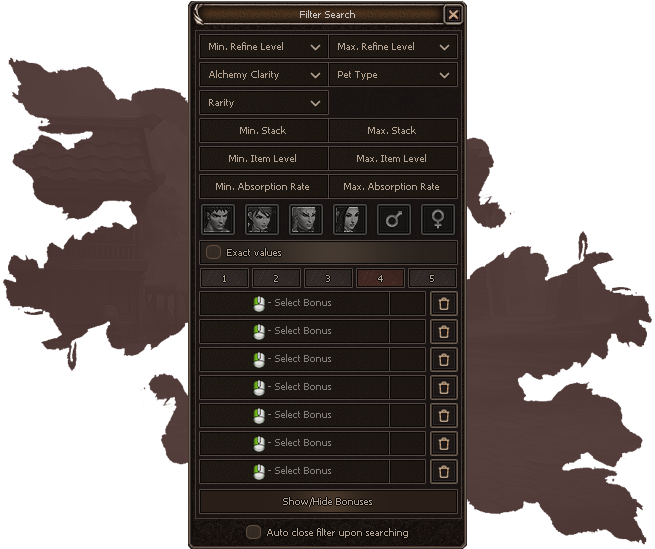Viewport: 655px width, 549px height.
Task: Select bonus preset tab 3
Action: click(x=328, y=279)
